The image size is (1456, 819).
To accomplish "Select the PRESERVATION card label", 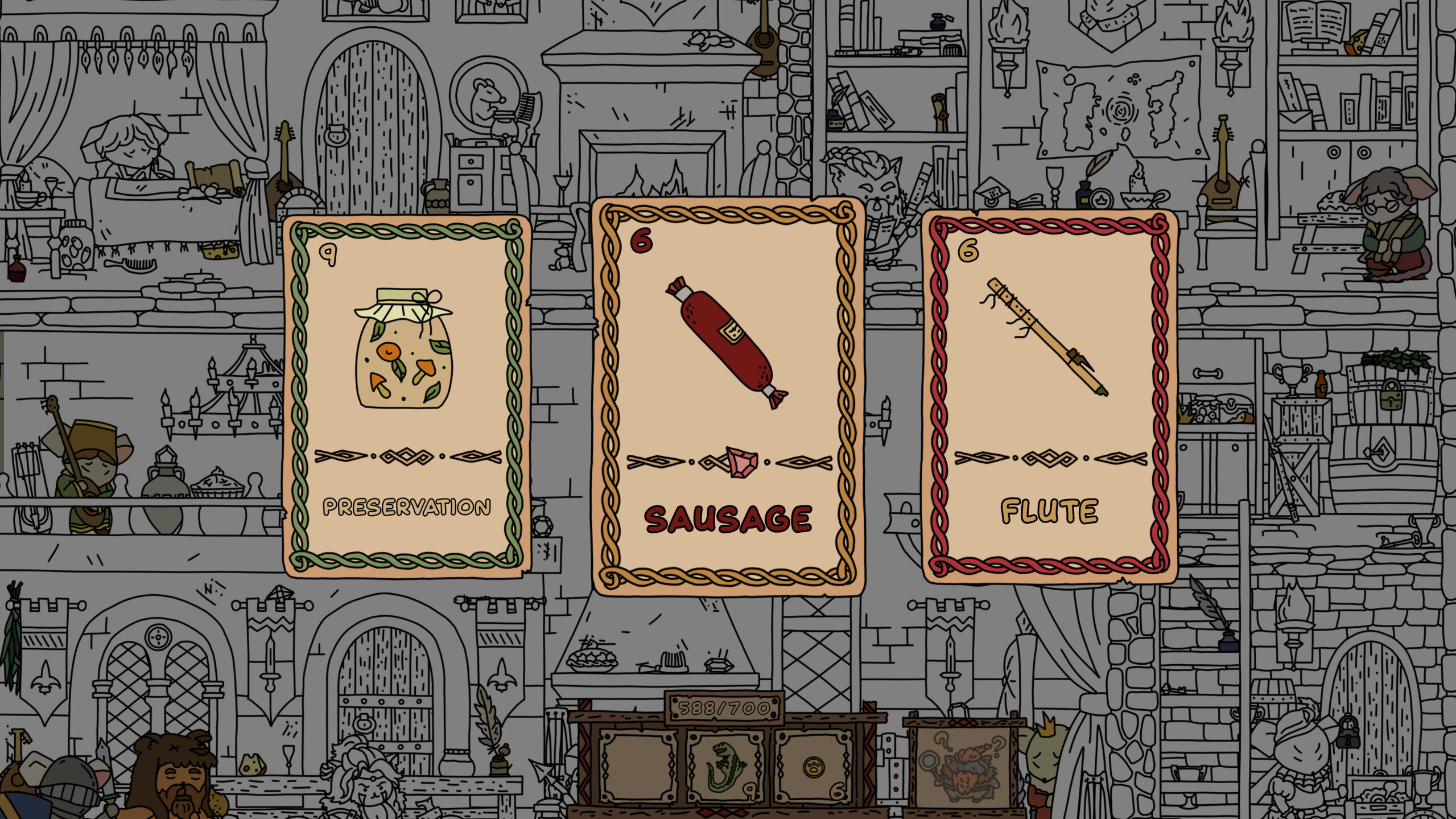I will [x=406, y=504].
